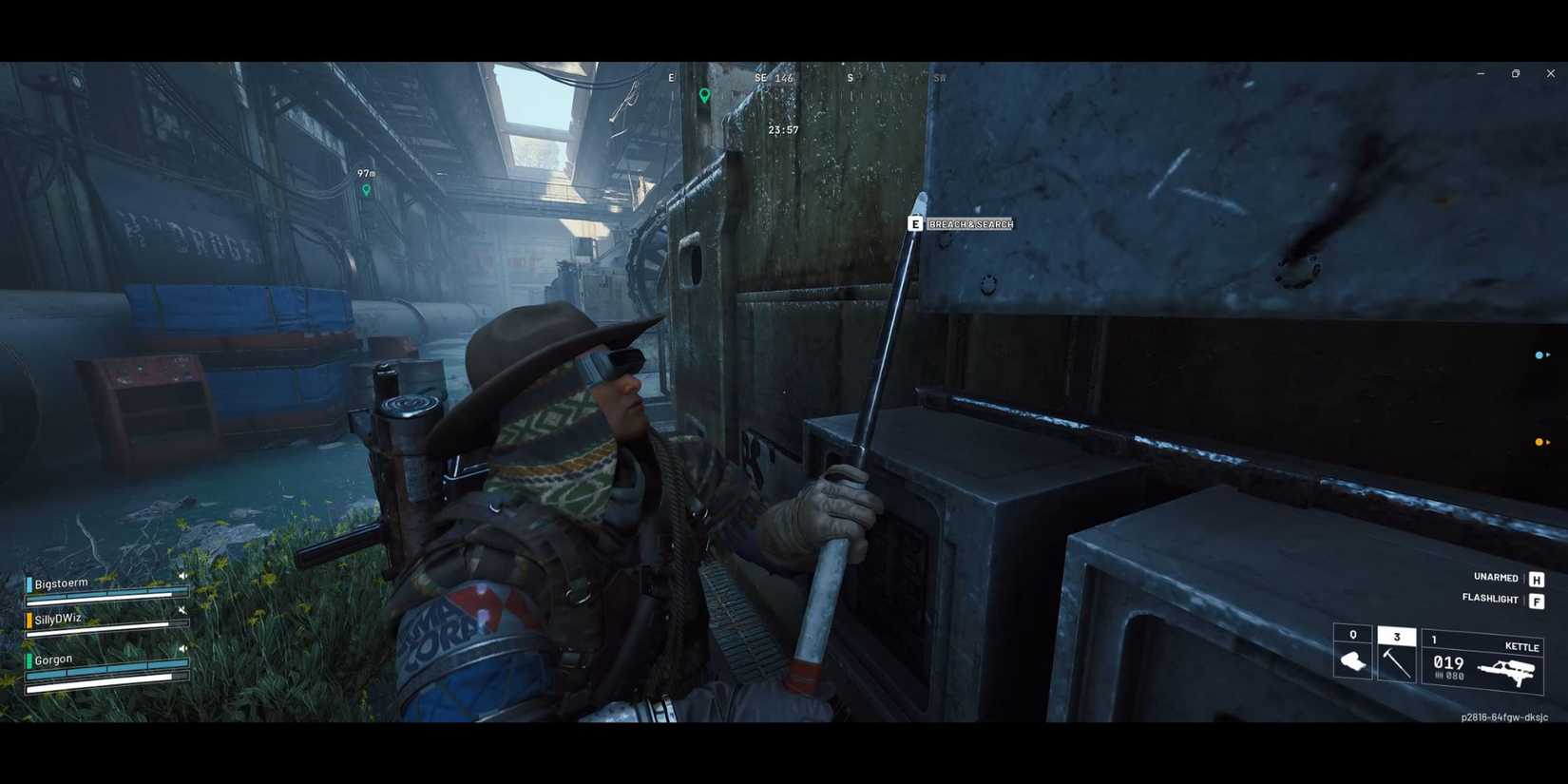
Task: Click the 23:57 timer display
Action: [x=782, y=131]
